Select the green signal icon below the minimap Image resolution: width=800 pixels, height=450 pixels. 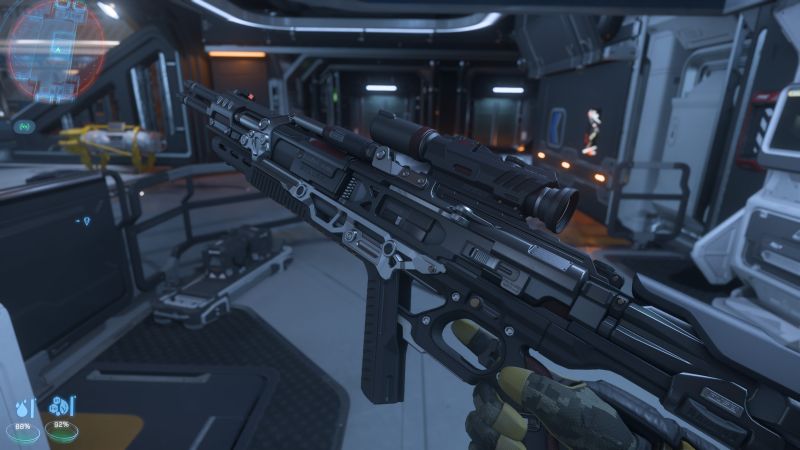(22, 127)
